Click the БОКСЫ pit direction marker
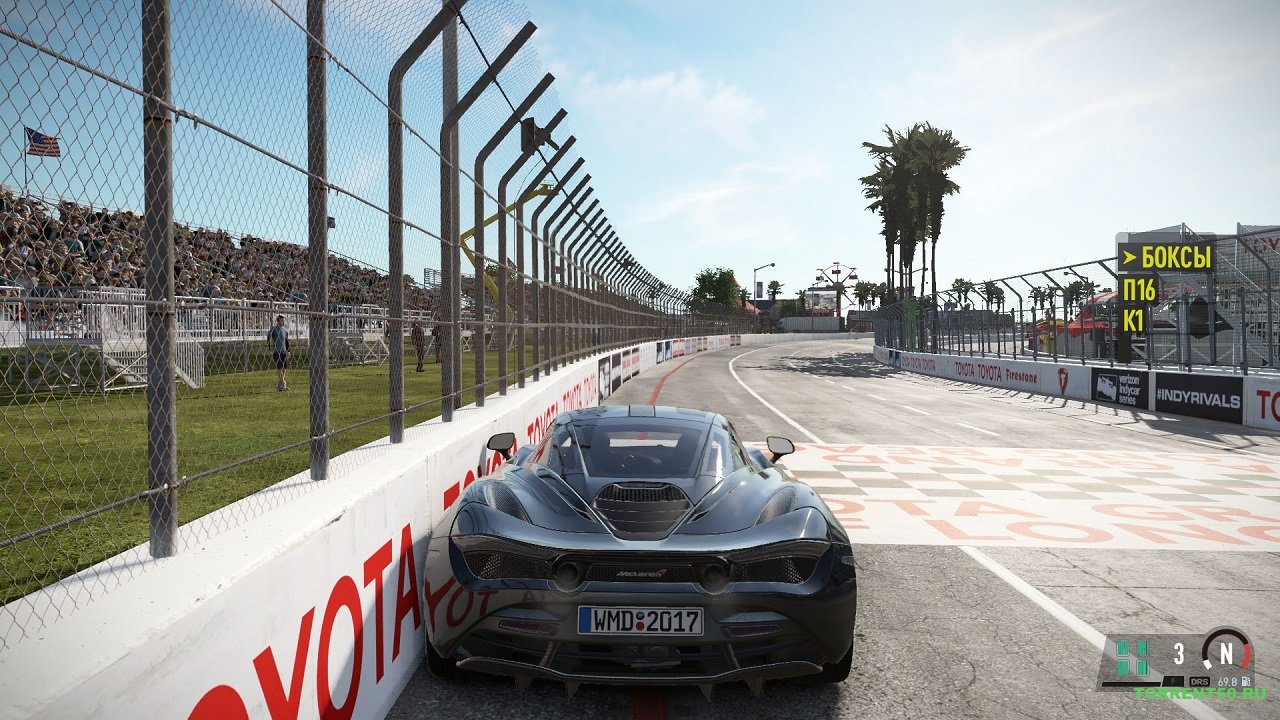This screenshot has height=720, width=1280. point(1165,257)
